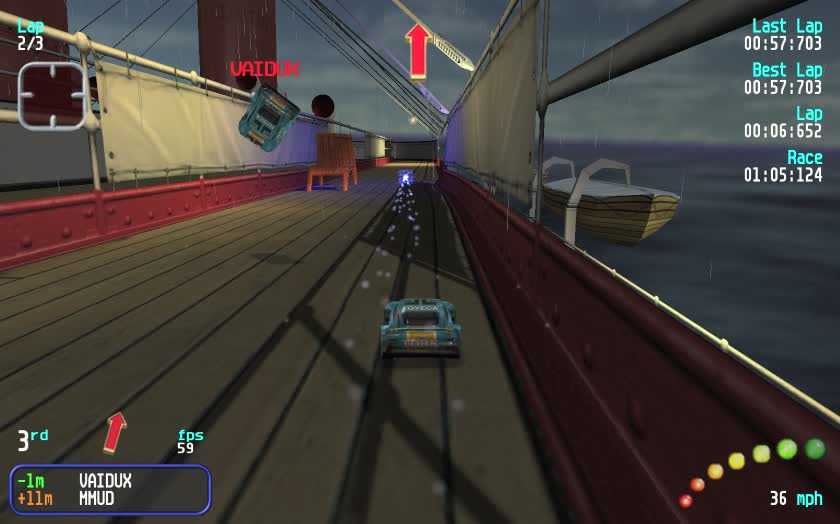The height and width of the screenshot is (524, 840).
Task: Select the VAIDUX row in the gap panel
Action: 110,481
